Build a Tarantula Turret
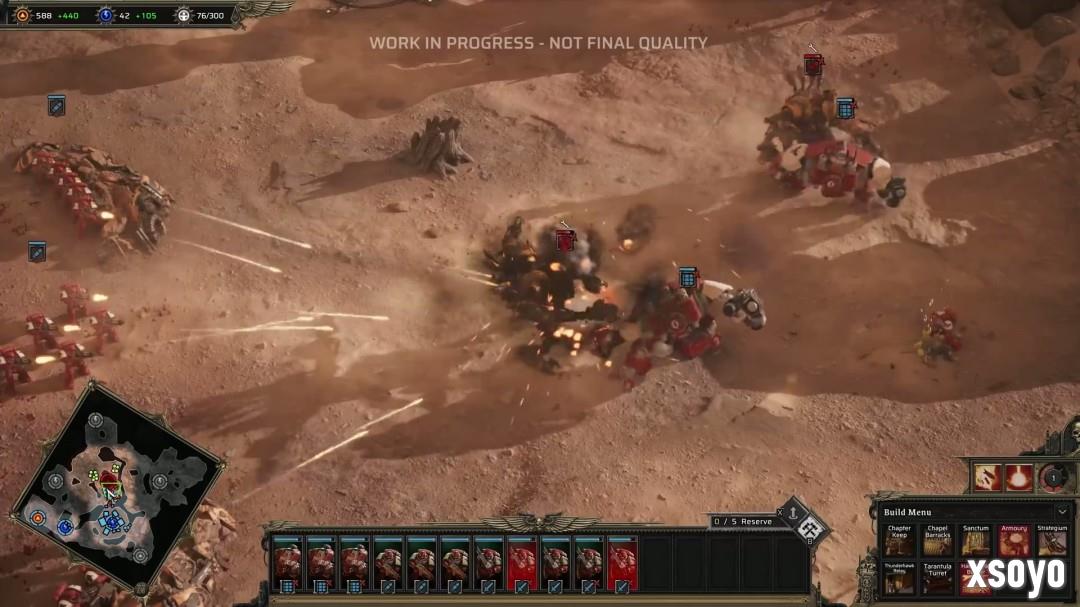 click(x=937, y=579)
